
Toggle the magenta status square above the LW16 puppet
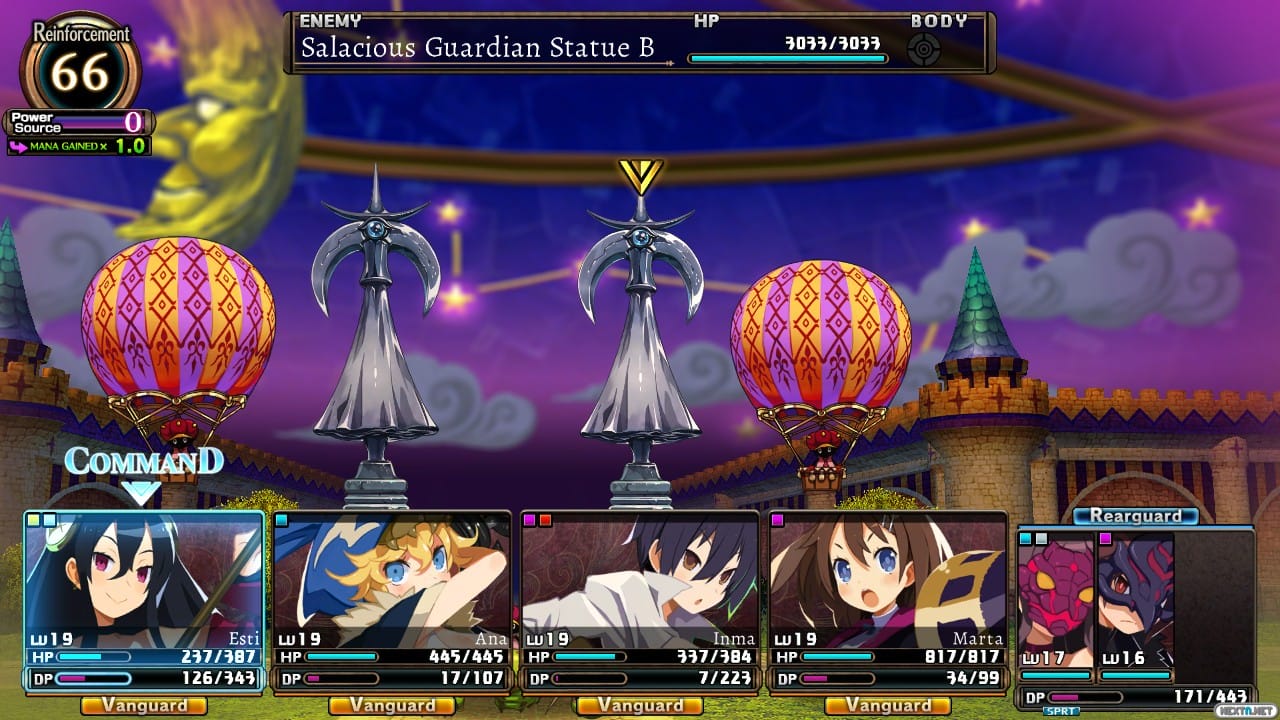pyautogui.click(x=1105, y=537)
